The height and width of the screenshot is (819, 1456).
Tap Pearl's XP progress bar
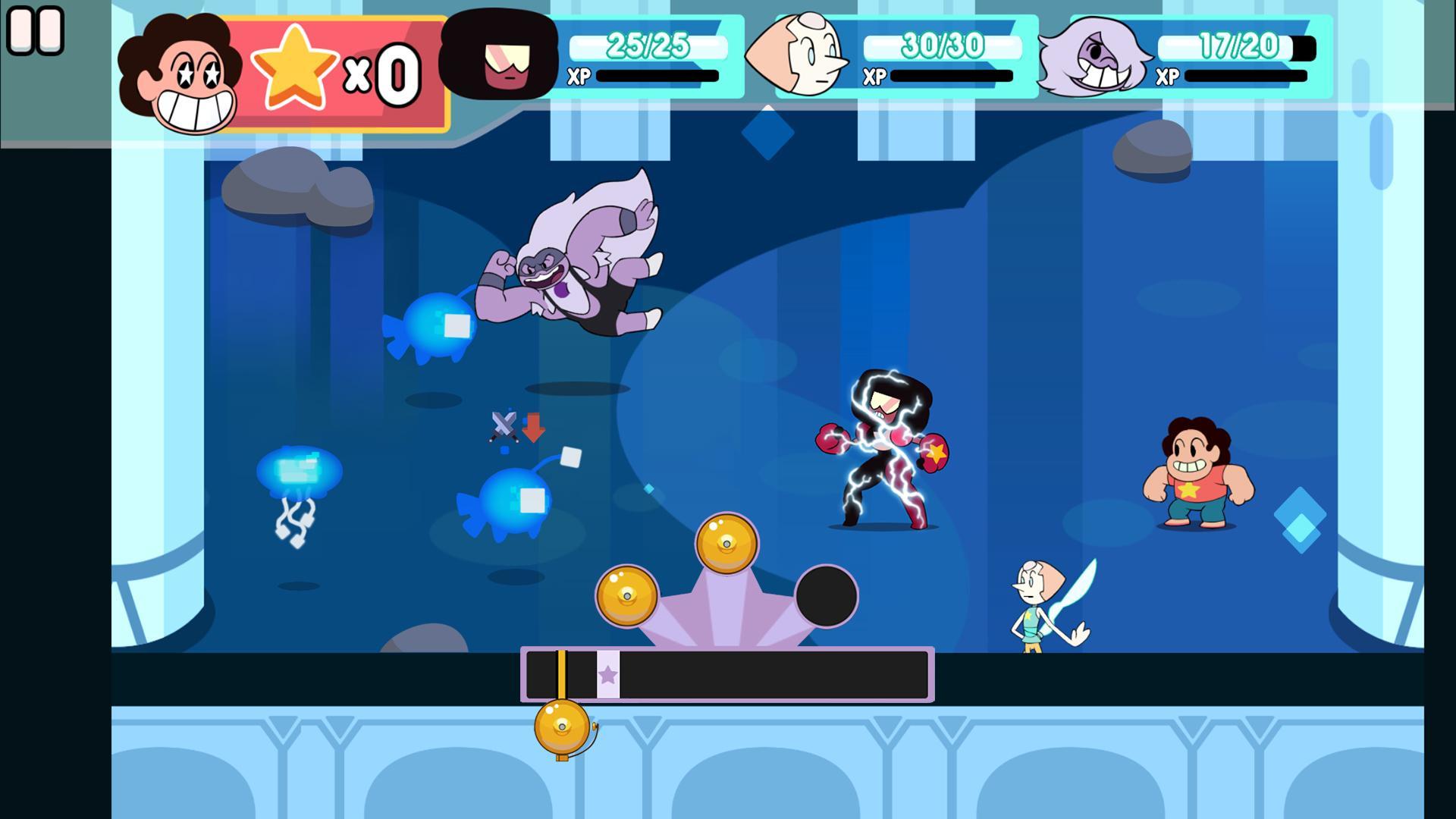[x=952, y=76]
